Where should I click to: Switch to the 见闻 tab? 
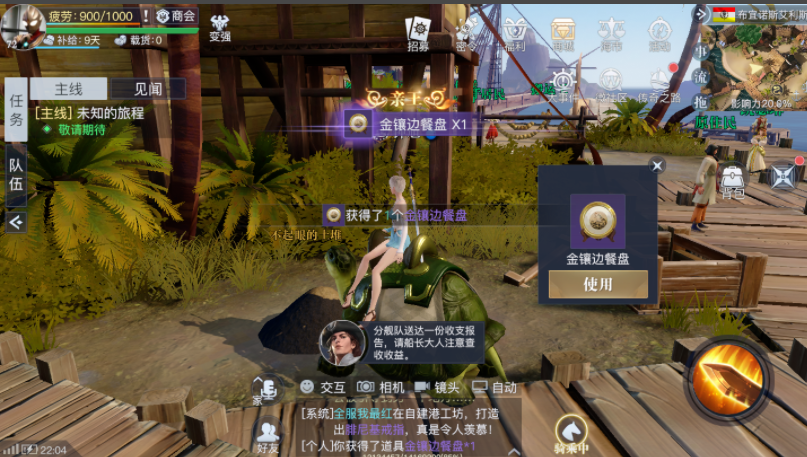click(x=148, y=89)
